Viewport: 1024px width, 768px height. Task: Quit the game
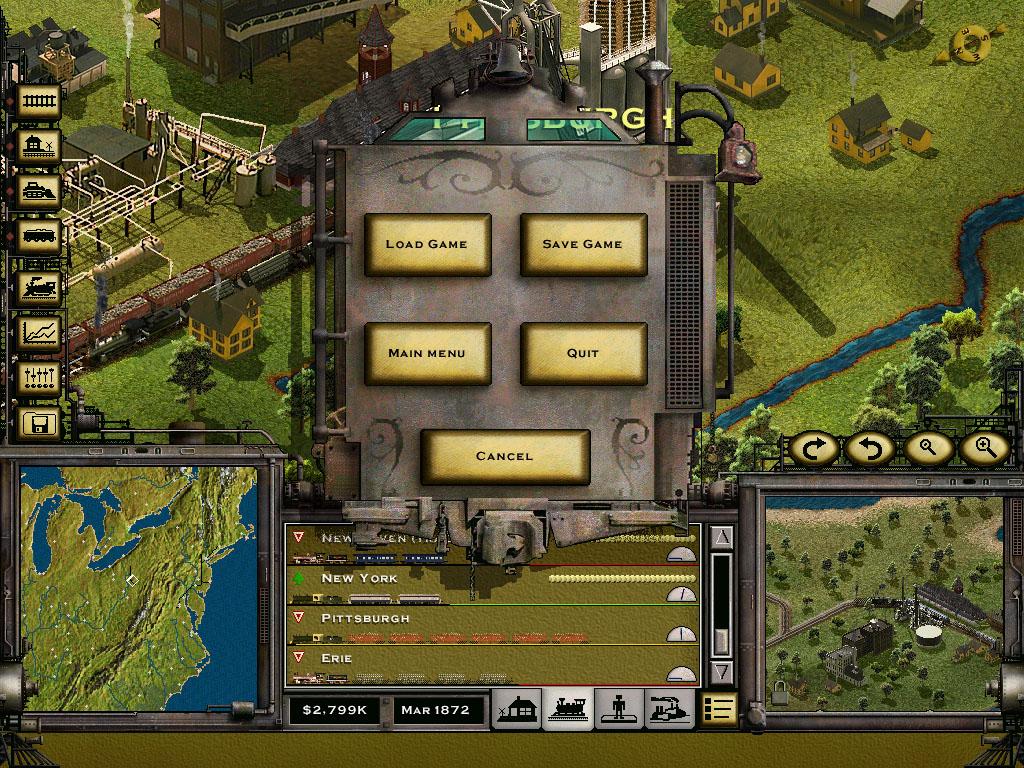click(583, 353)
